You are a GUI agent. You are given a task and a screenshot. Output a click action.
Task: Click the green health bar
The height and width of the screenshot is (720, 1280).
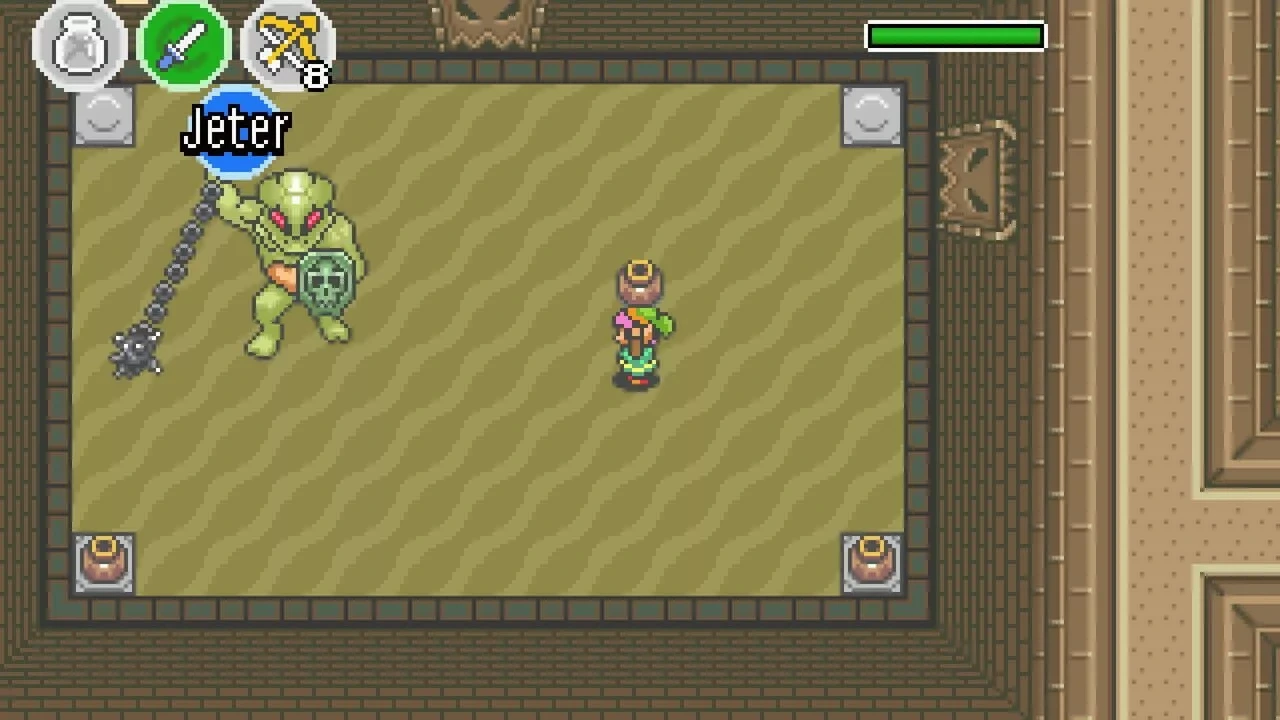(955, 36)
